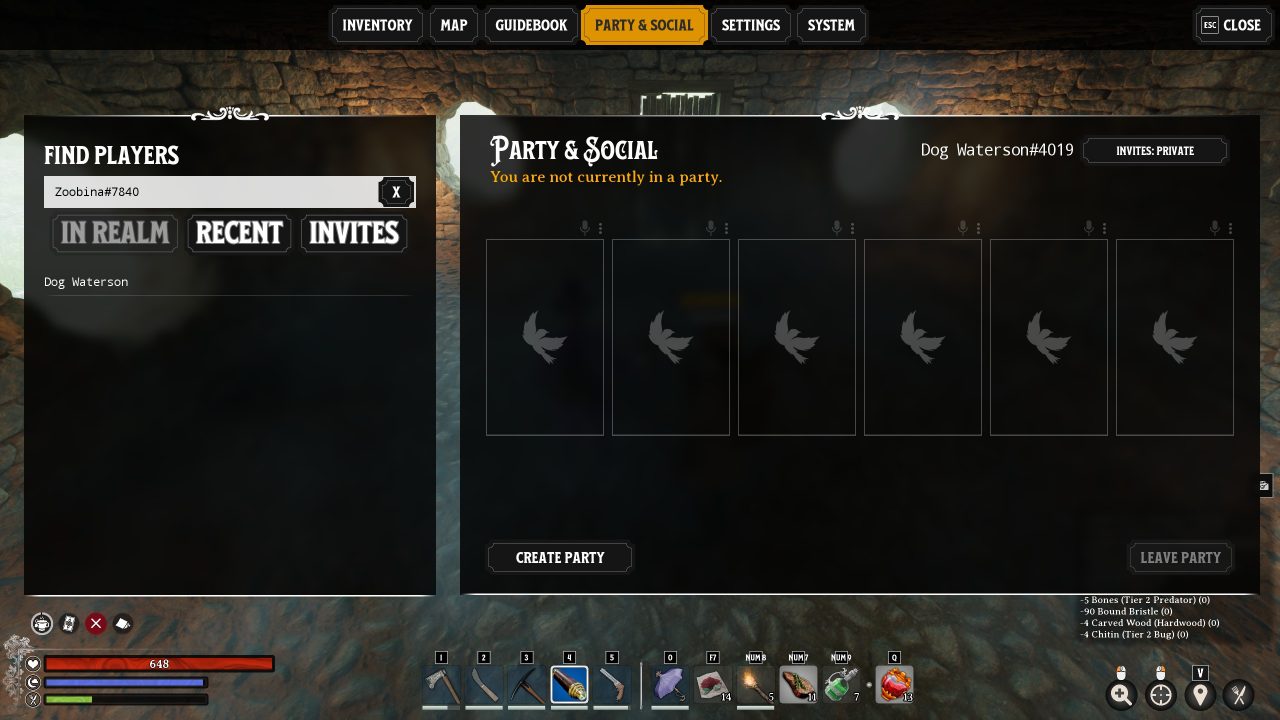Choose the purple umbrella slot
Screen dimensions: 1280x720
(669, 686)
